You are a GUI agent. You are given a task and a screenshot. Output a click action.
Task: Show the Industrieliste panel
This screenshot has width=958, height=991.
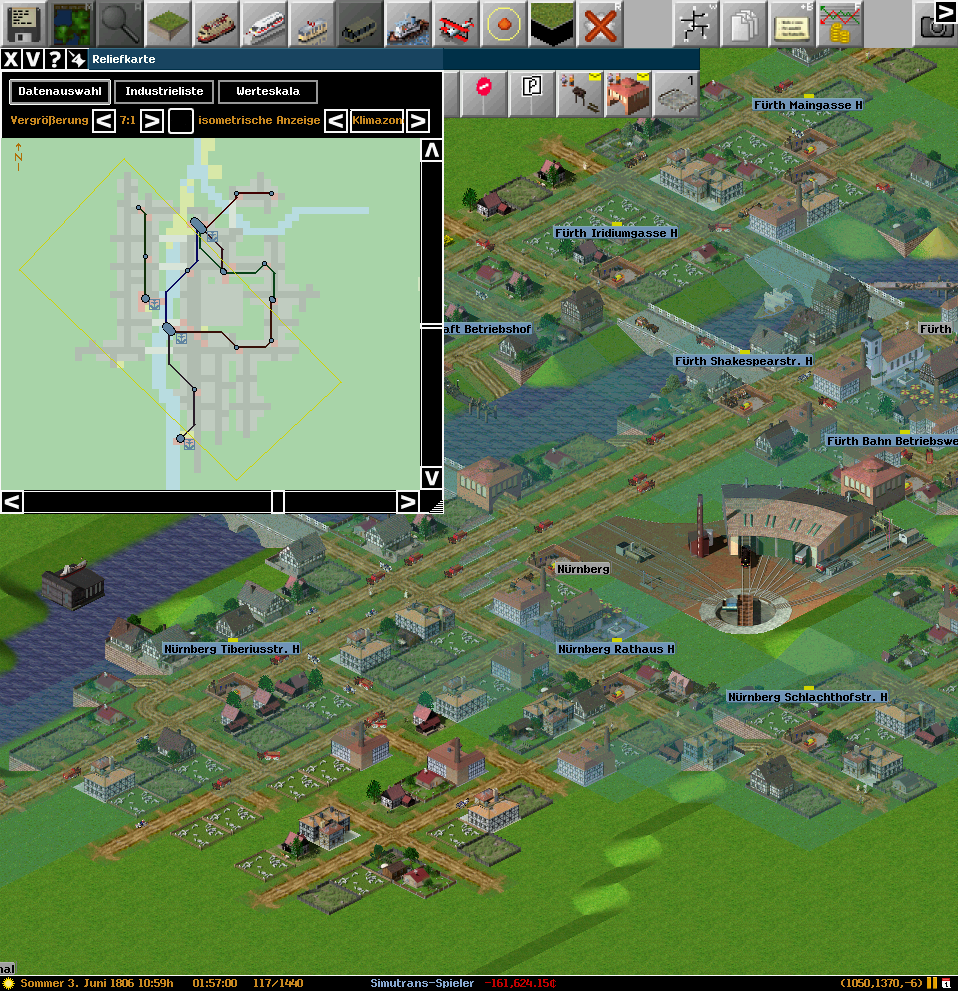(164, 92)
